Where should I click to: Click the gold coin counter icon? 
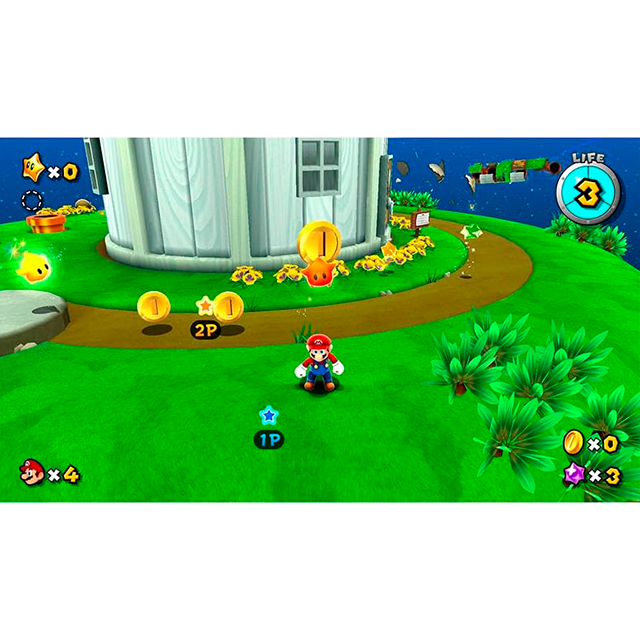[x=573, y=440]
